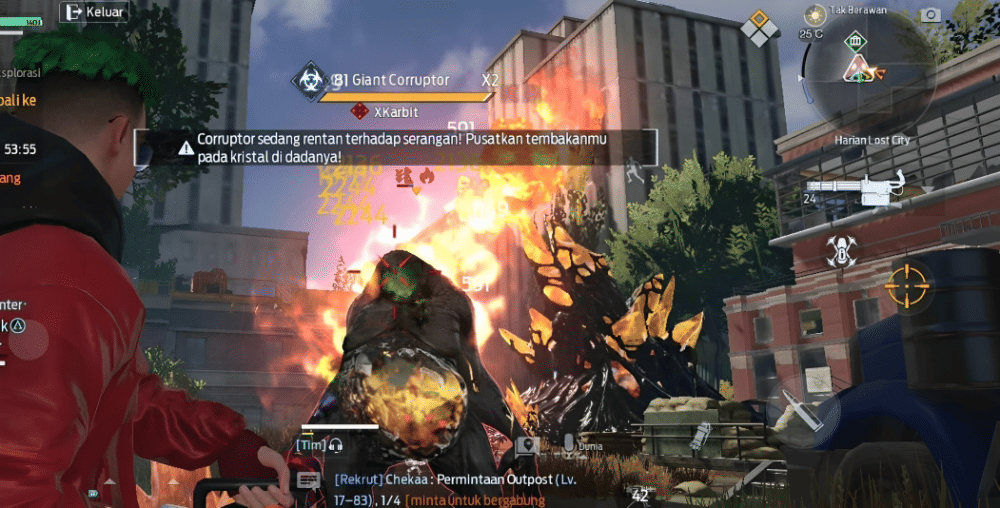Open the camera photo mode icon
The image size is (1000, 508).
click(x=931, y=14)
